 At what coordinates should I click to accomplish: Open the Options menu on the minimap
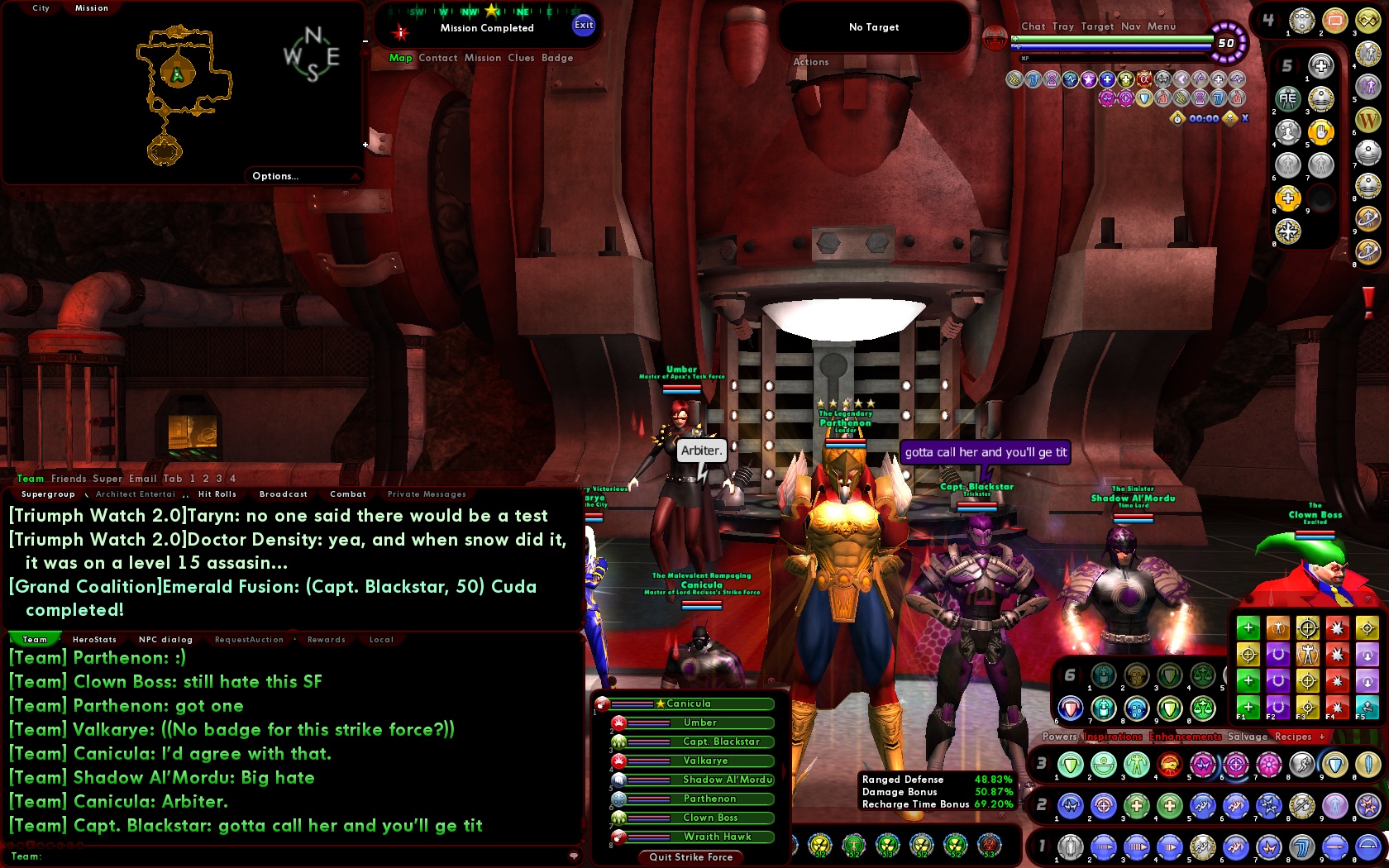[274, 175]
